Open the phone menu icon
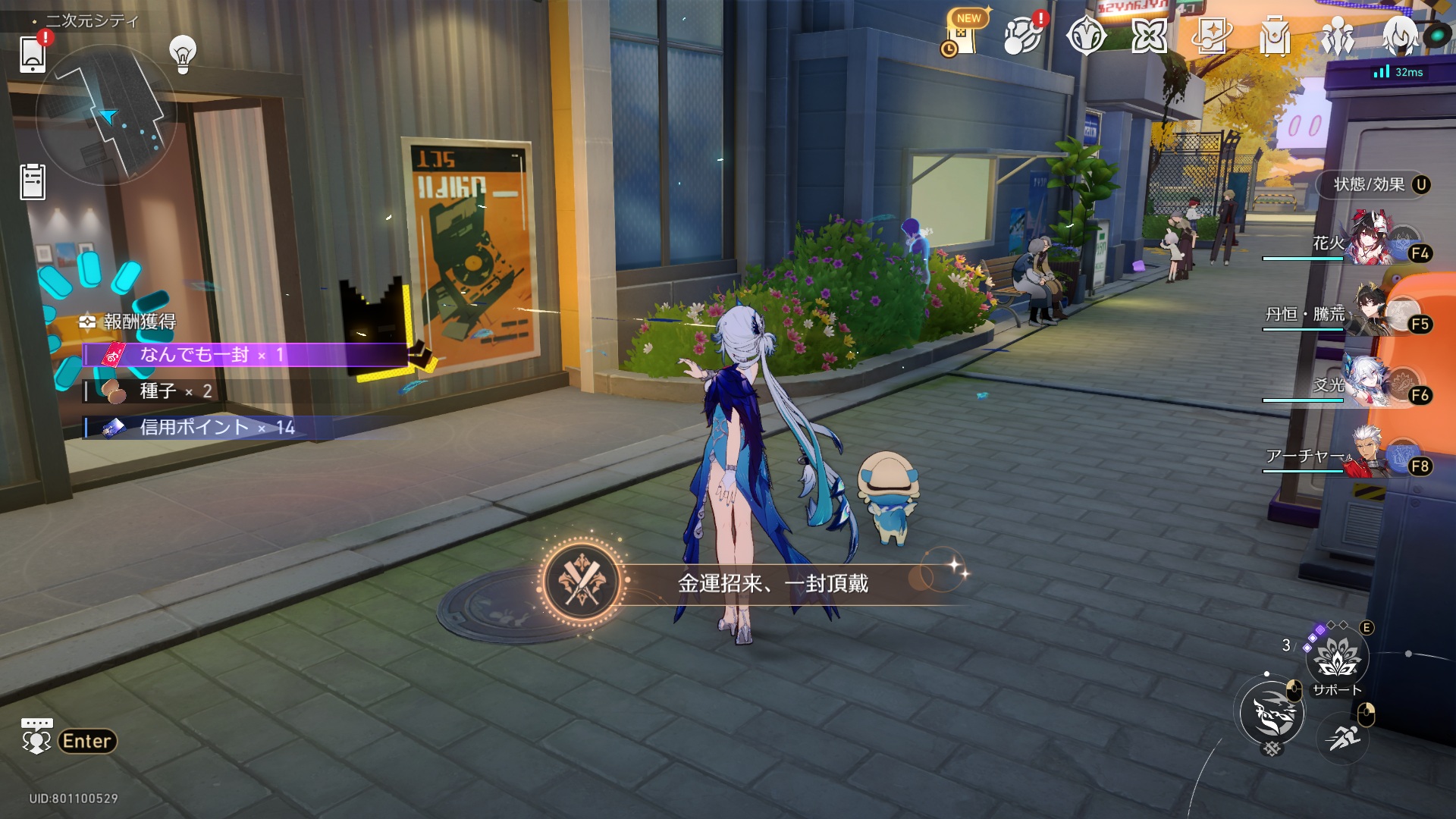Viewport: 1456px width, 819px height. tap(32, 54)
